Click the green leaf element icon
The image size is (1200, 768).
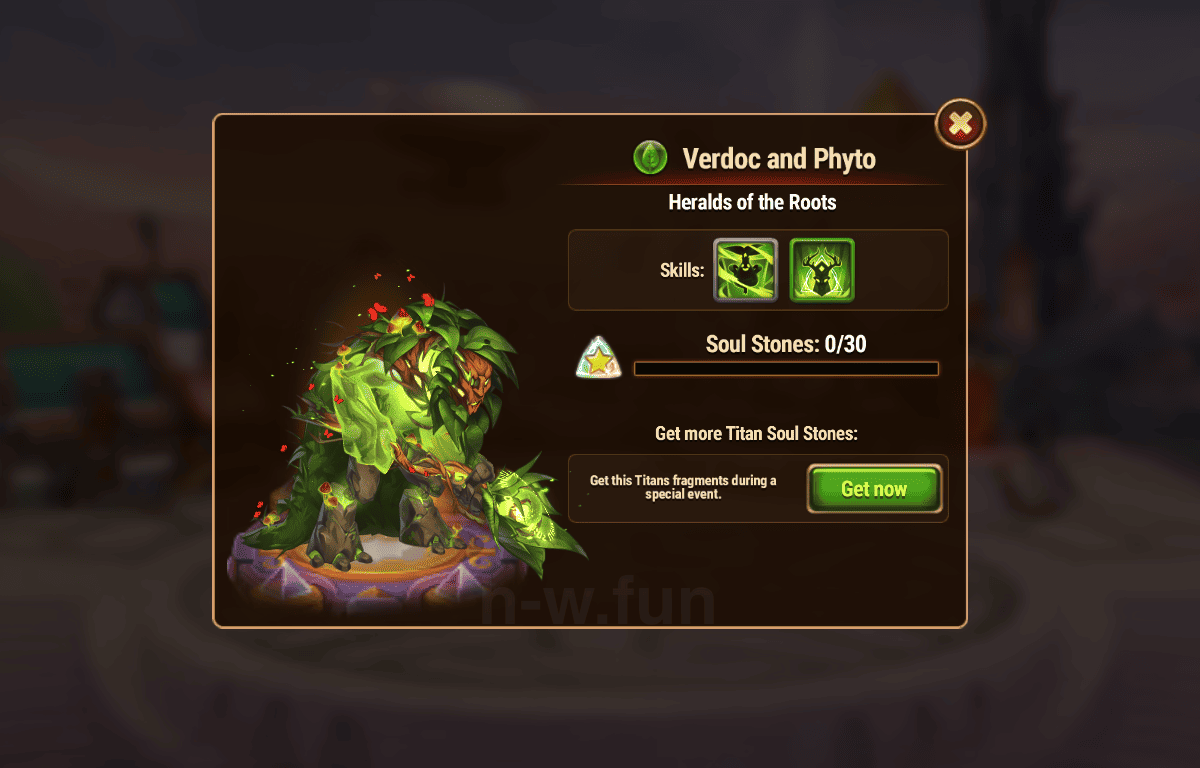[650, 158]
